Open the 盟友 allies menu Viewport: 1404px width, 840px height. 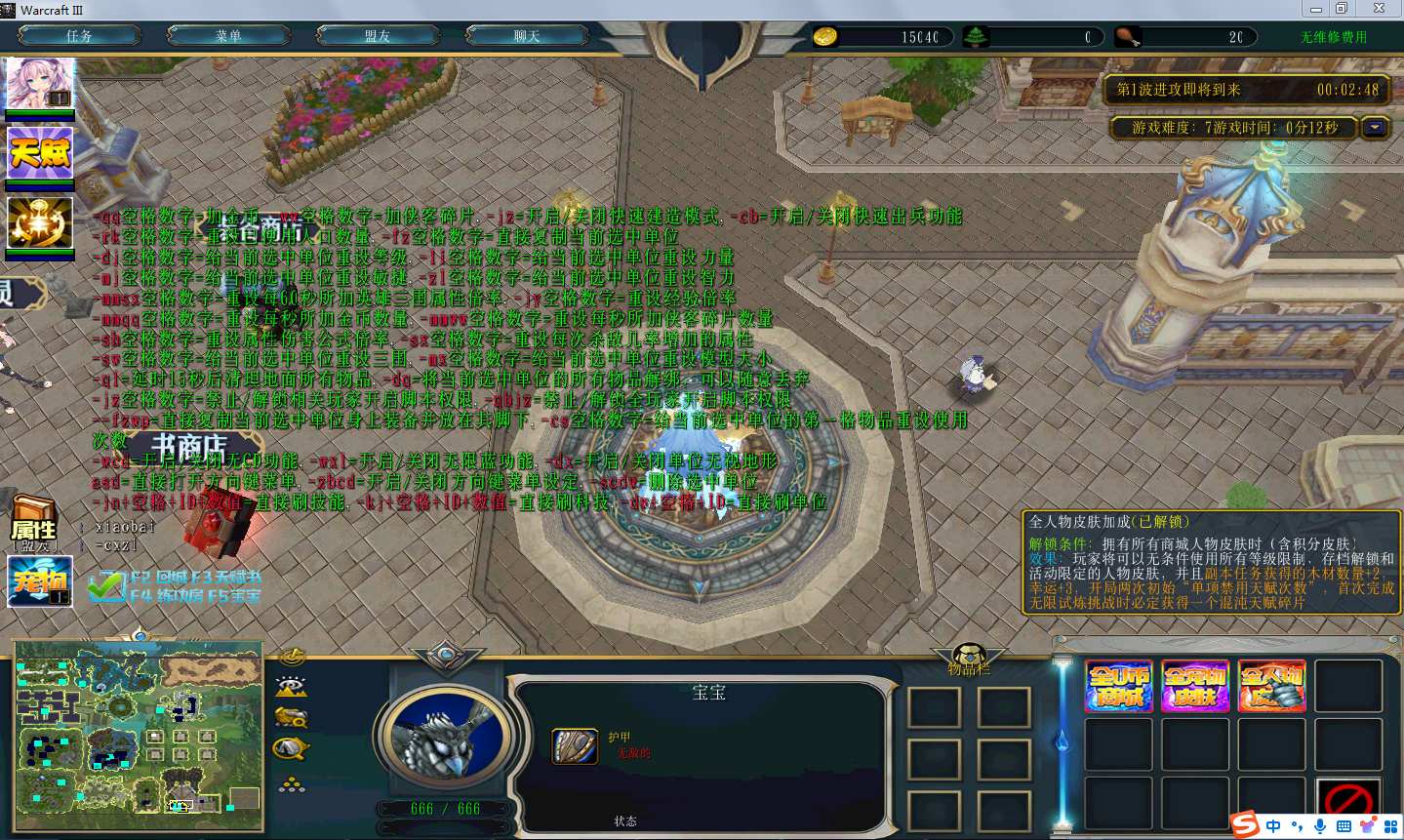coord(378,36)
